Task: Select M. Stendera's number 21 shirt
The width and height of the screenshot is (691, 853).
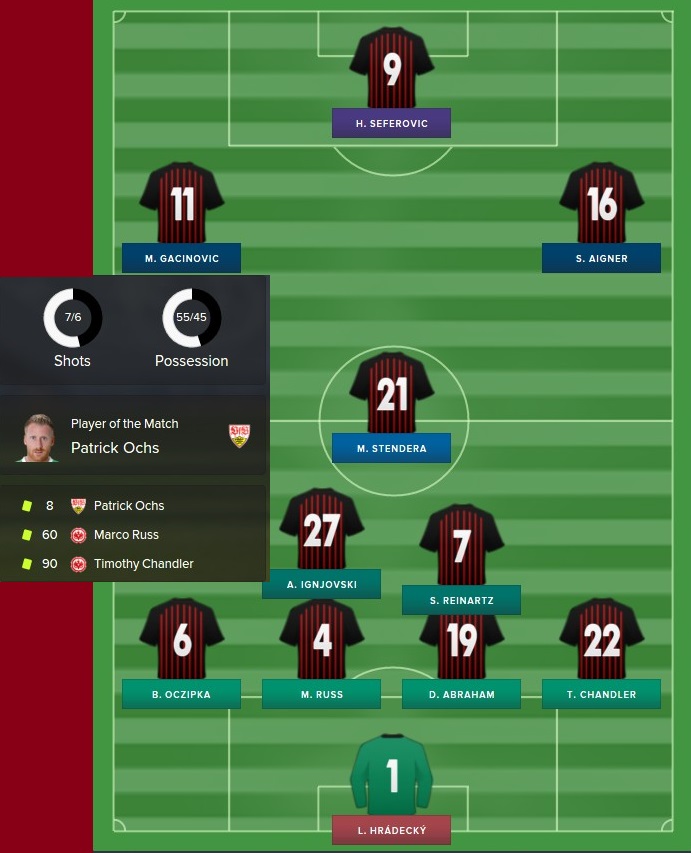Action: pyautogui.click(x=391, y=393)
